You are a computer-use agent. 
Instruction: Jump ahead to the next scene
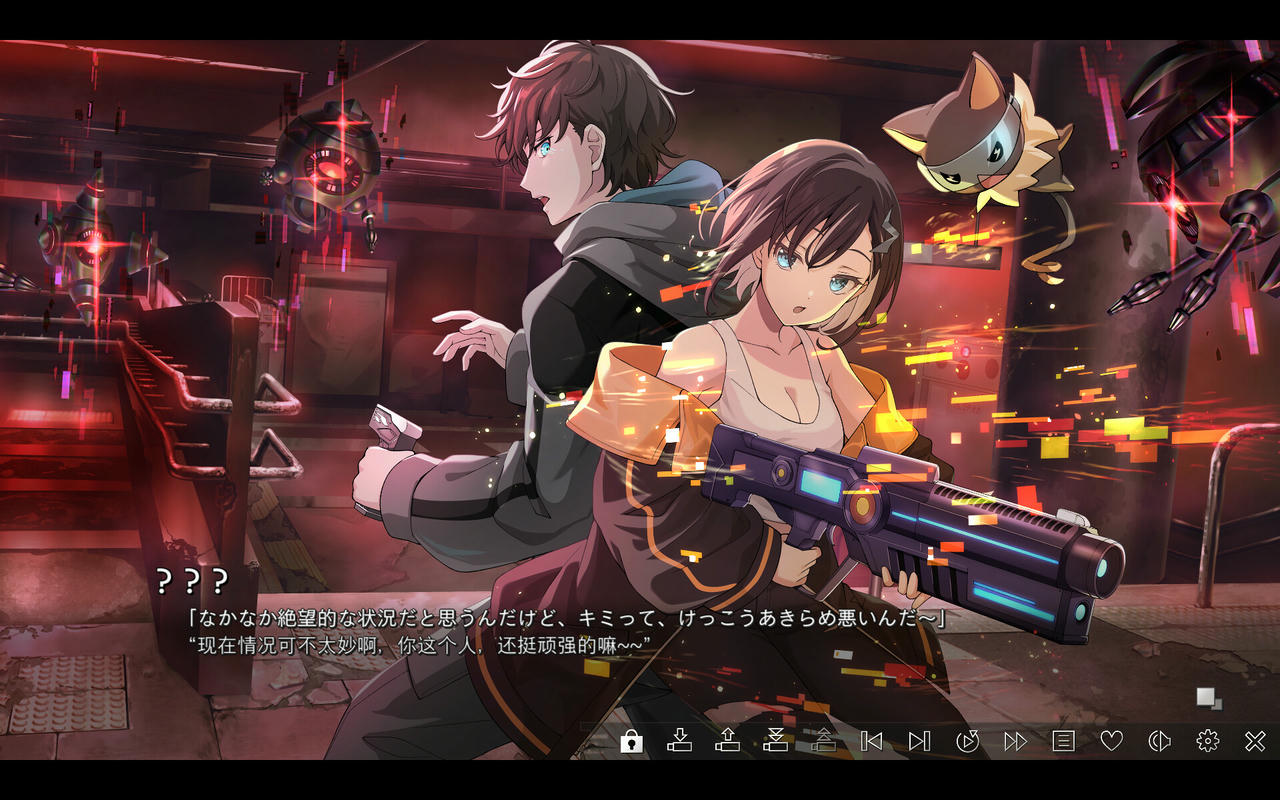[919, 741]
